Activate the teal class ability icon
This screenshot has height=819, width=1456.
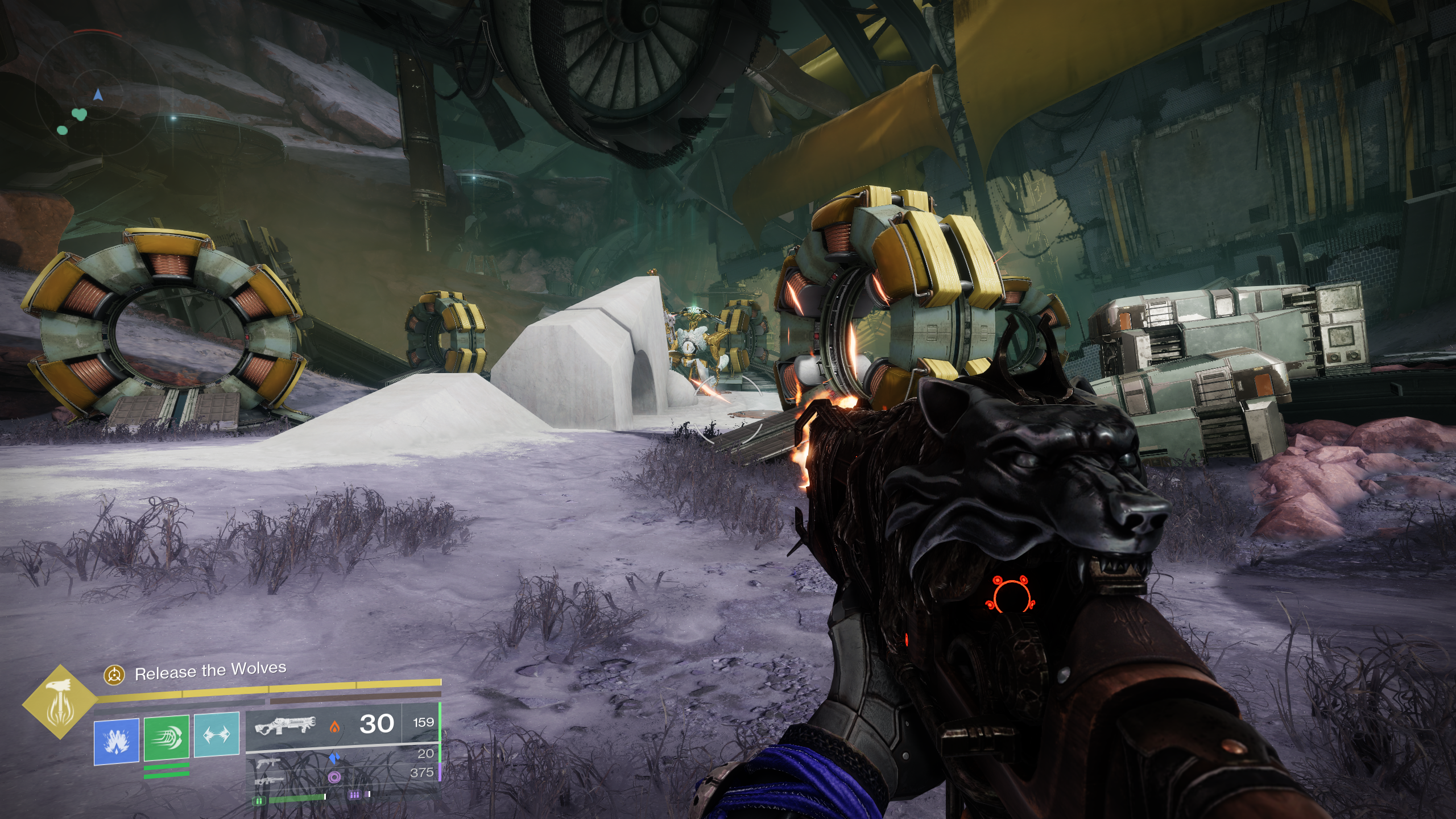pos(216,734)
